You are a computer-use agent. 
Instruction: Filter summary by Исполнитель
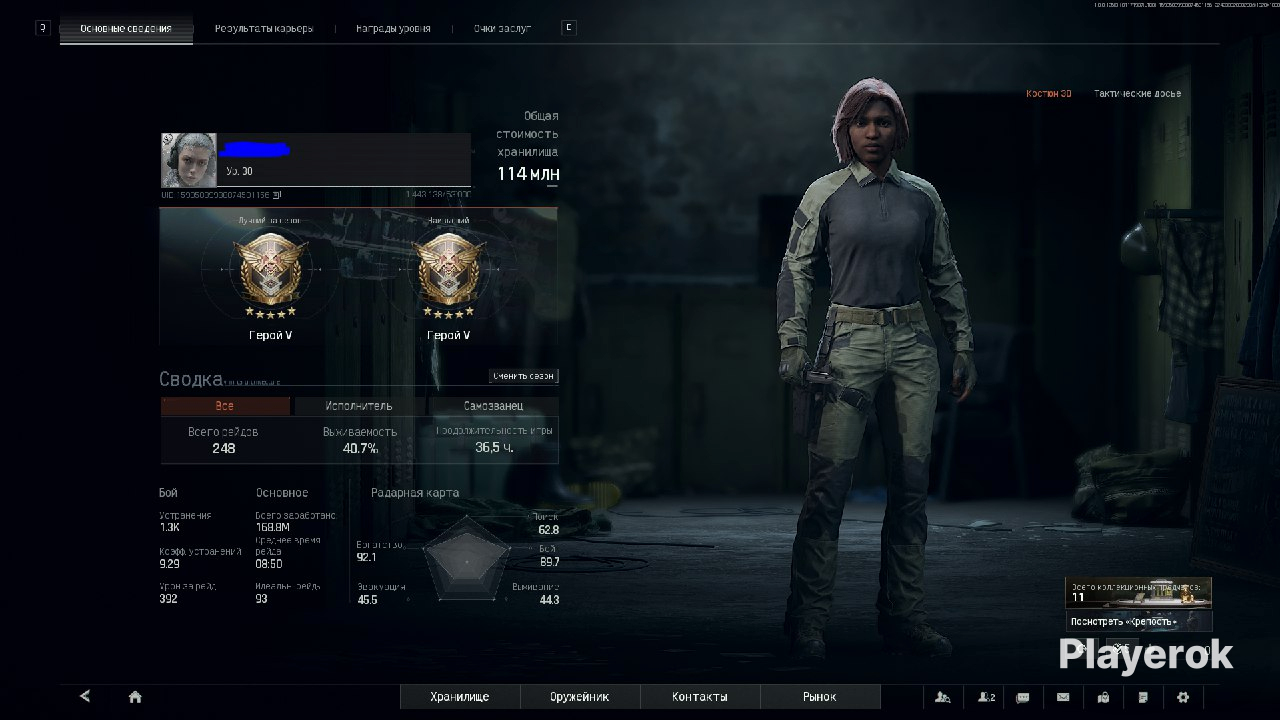359,406
